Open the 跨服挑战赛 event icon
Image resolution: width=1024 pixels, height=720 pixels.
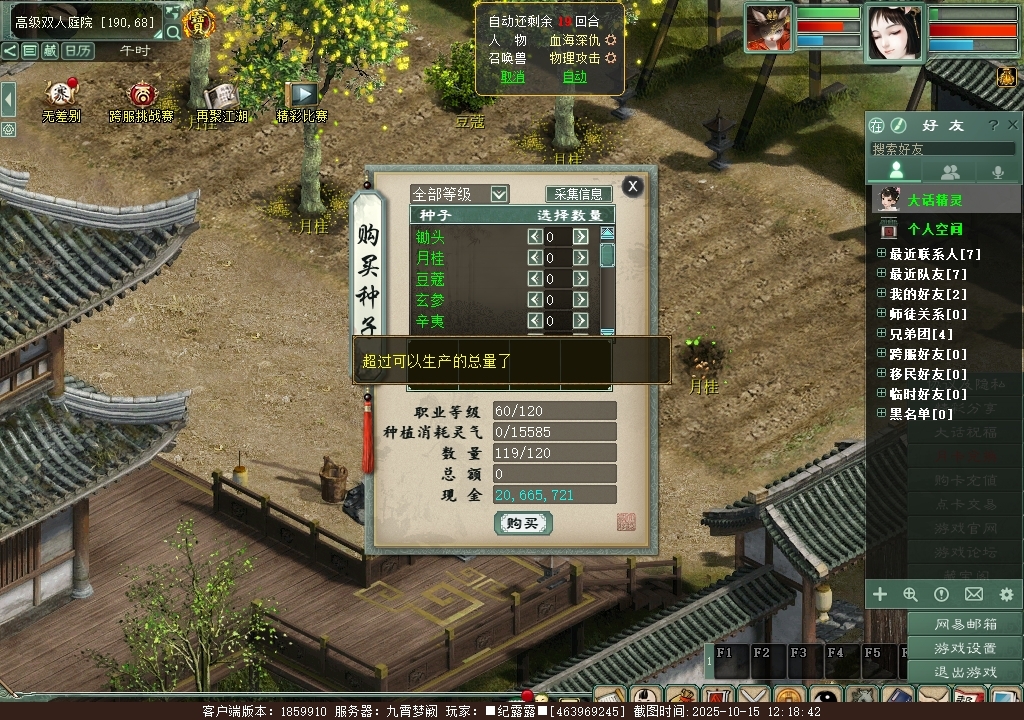(142, 96)
